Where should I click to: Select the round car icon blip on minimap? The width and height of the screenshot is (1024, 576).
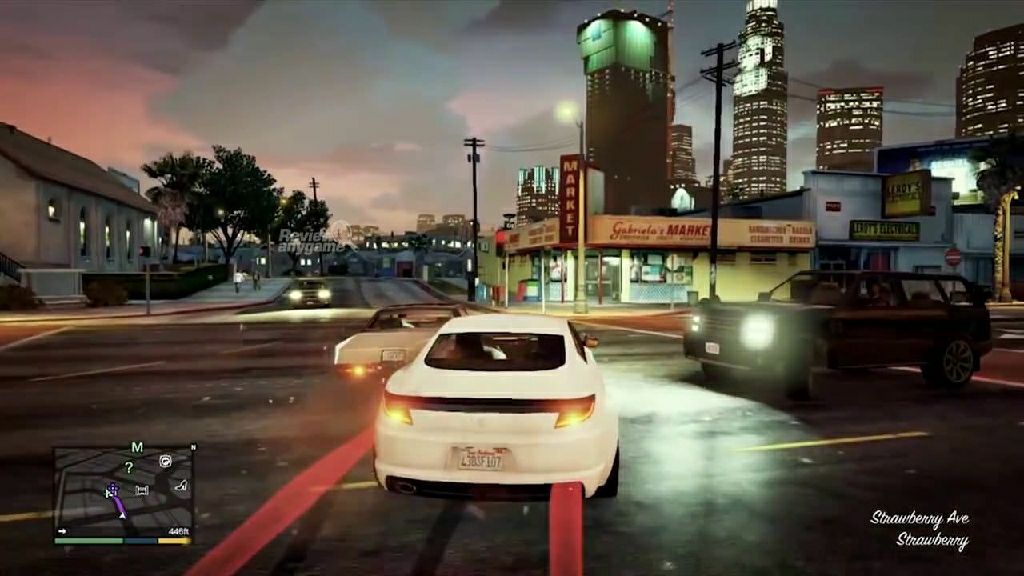click(164, 461)
